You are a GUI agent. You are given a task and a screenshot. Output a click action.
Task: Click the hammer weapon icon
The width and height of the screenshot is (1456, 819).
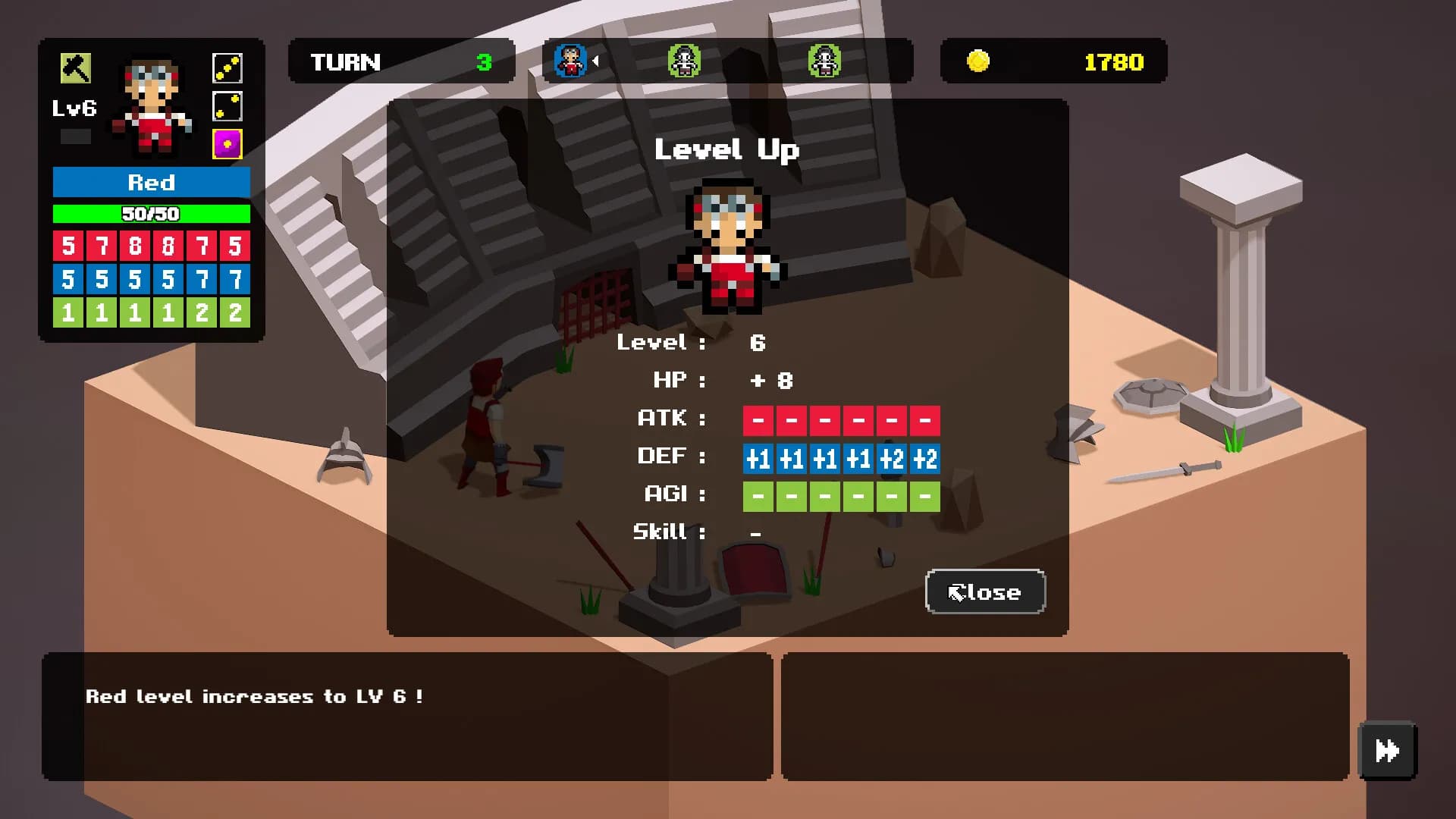75,68
